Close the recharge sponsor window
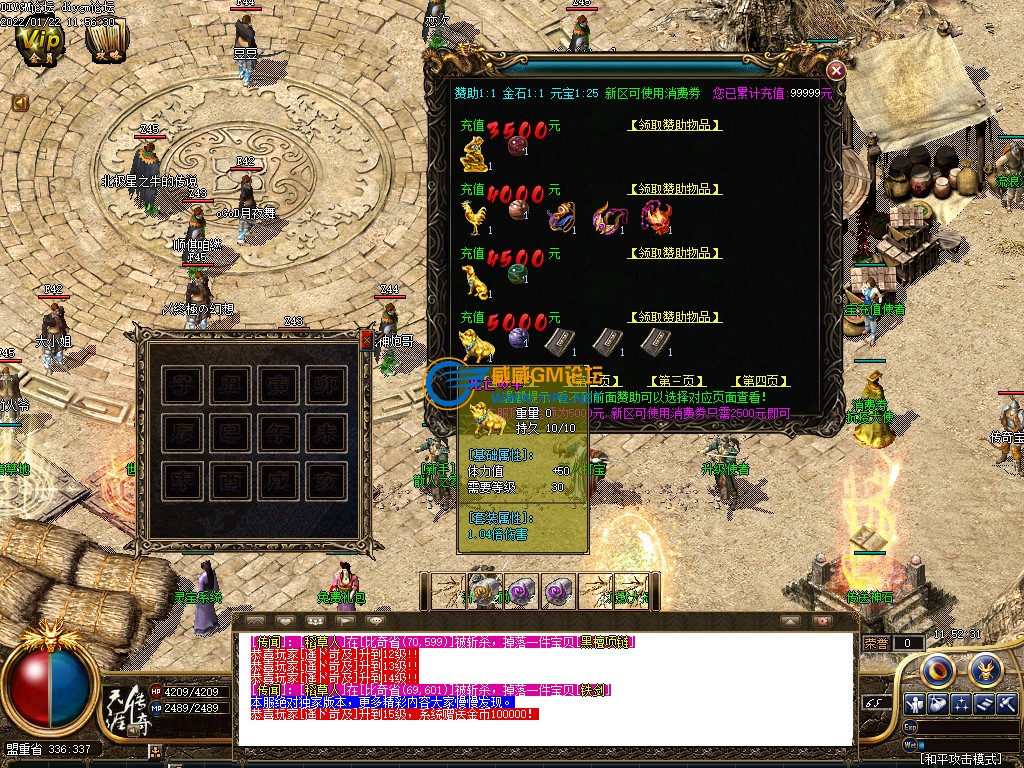This screenshot has height=768, width=1024. click(x=836, y=70)
